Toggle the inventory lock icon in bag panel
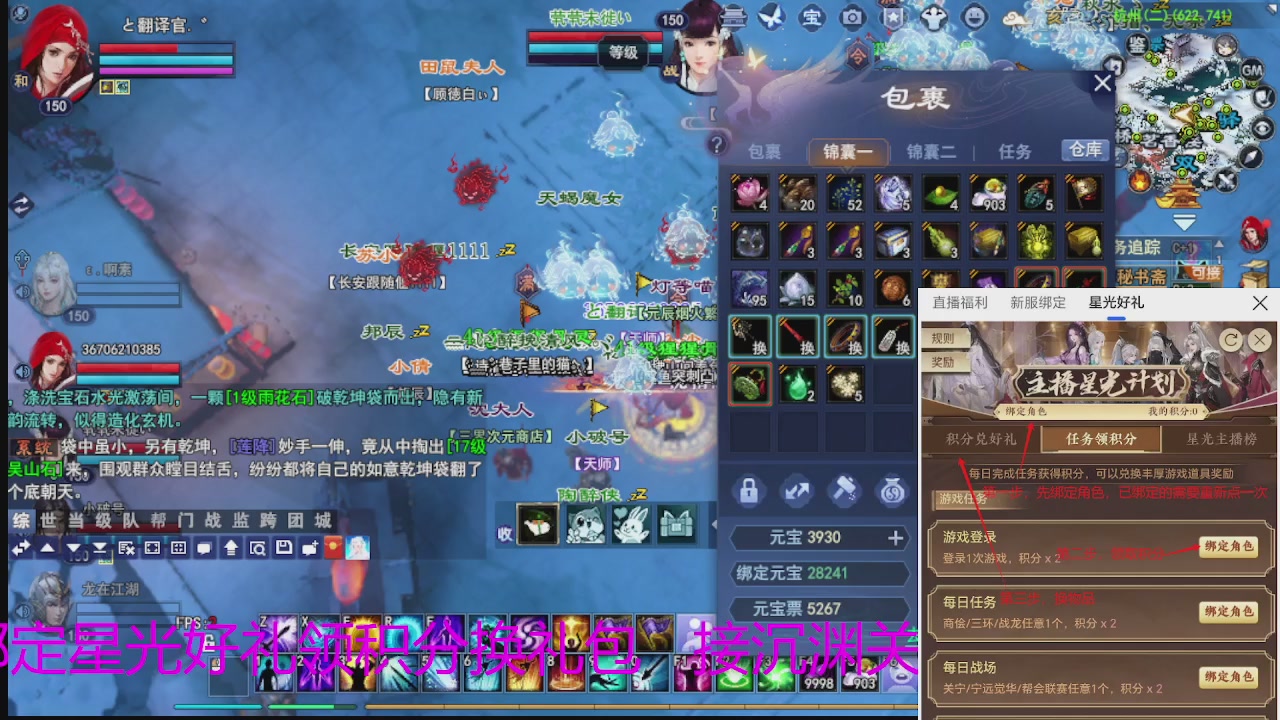Image resolution: width=1280 pixels, height=720 pixels. coord(750,491)
